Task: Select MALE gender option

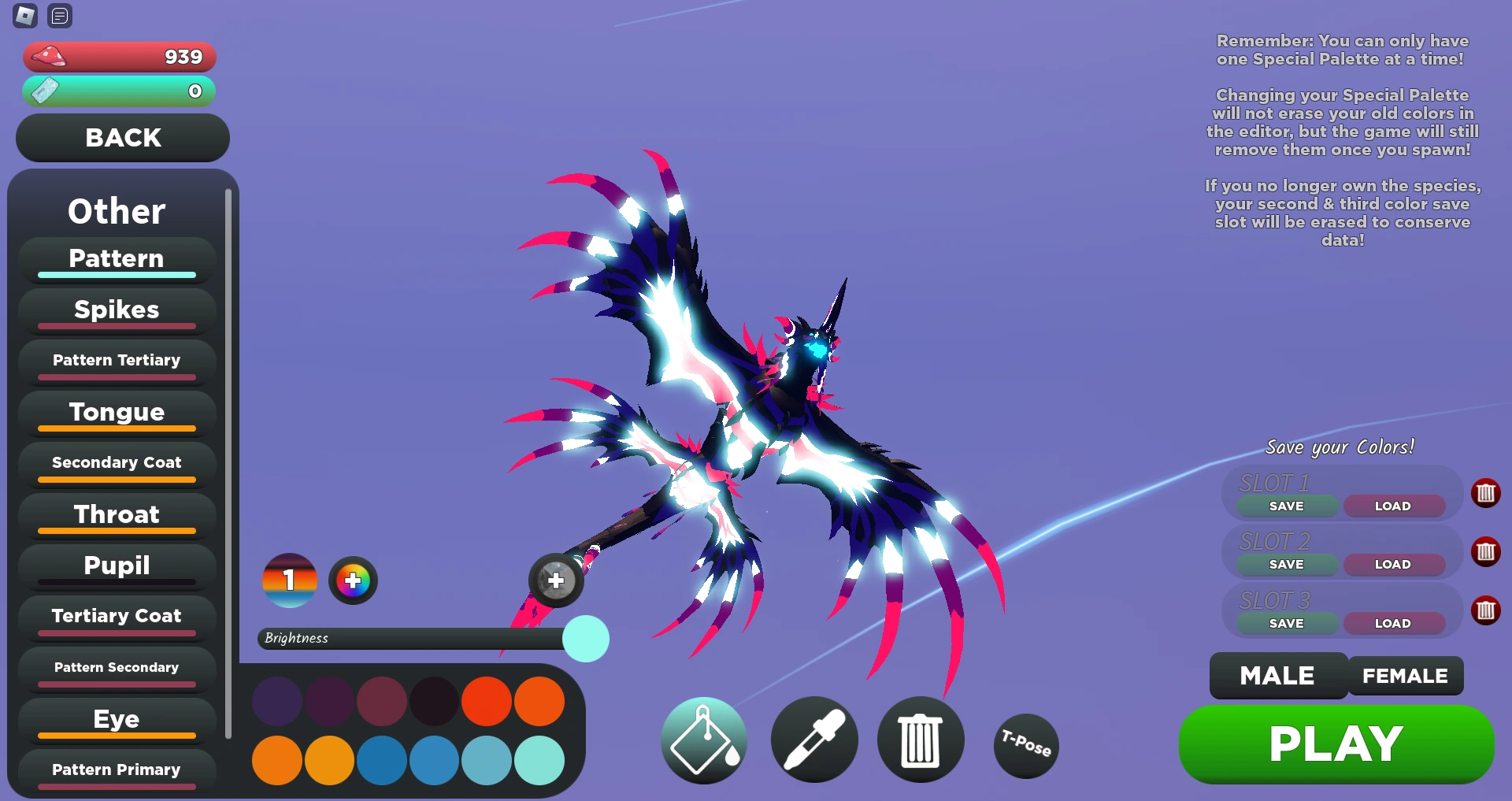Action: [x=1277, y=675]
